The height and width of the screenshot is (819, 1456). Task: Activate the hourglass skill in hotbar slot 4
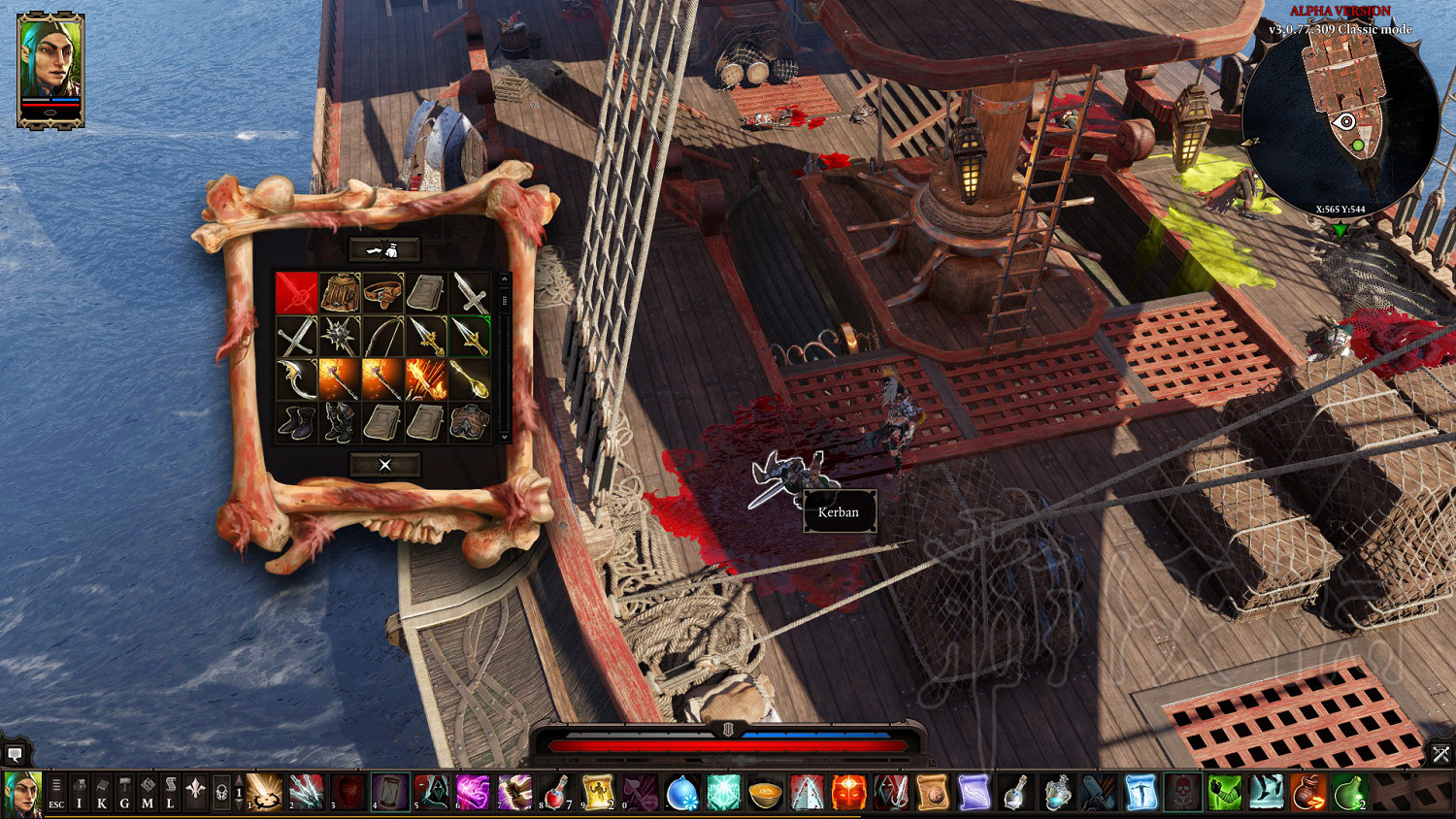[x=389, y=793]
